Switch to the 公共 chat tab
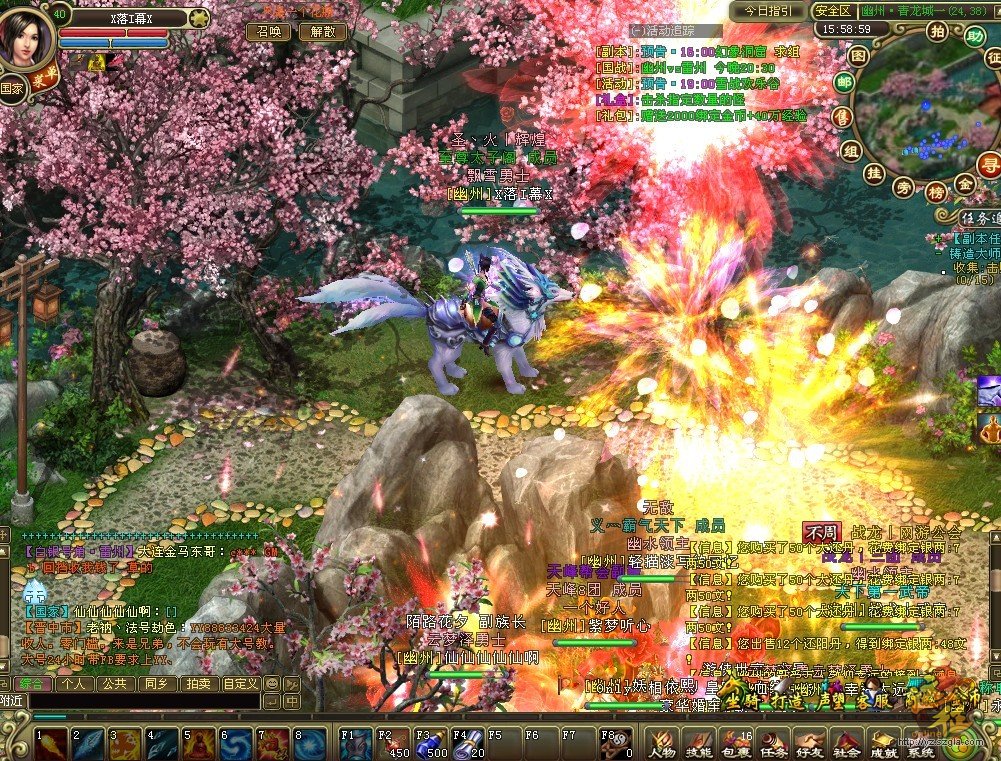The height and width of the screenshot is (761, 1001). [x=115, y=684]
